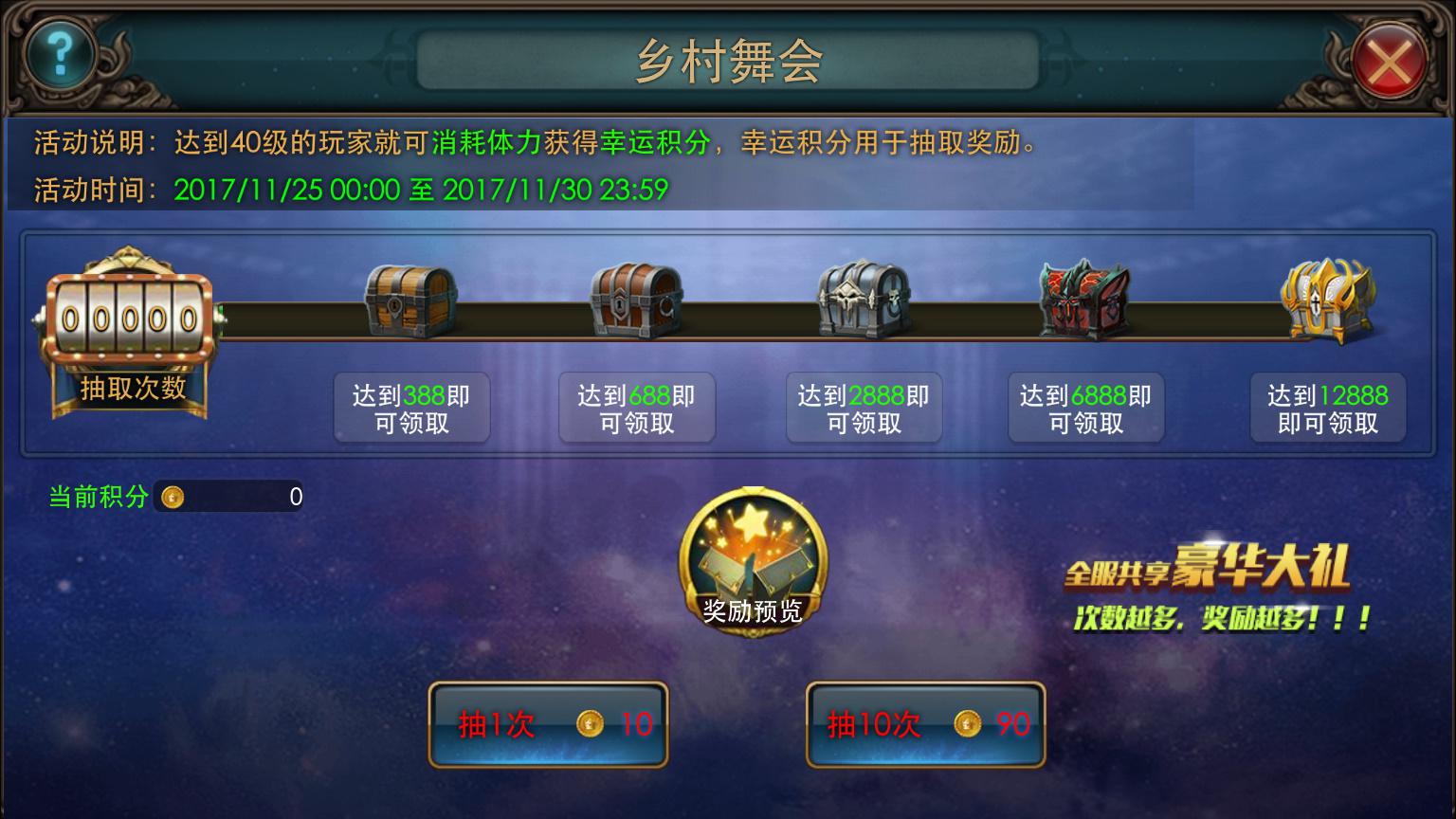The height and width of the screenshot is (819, 1456).
Task: Open the 6888-point red demon chest
Action: click(1085, 301)
